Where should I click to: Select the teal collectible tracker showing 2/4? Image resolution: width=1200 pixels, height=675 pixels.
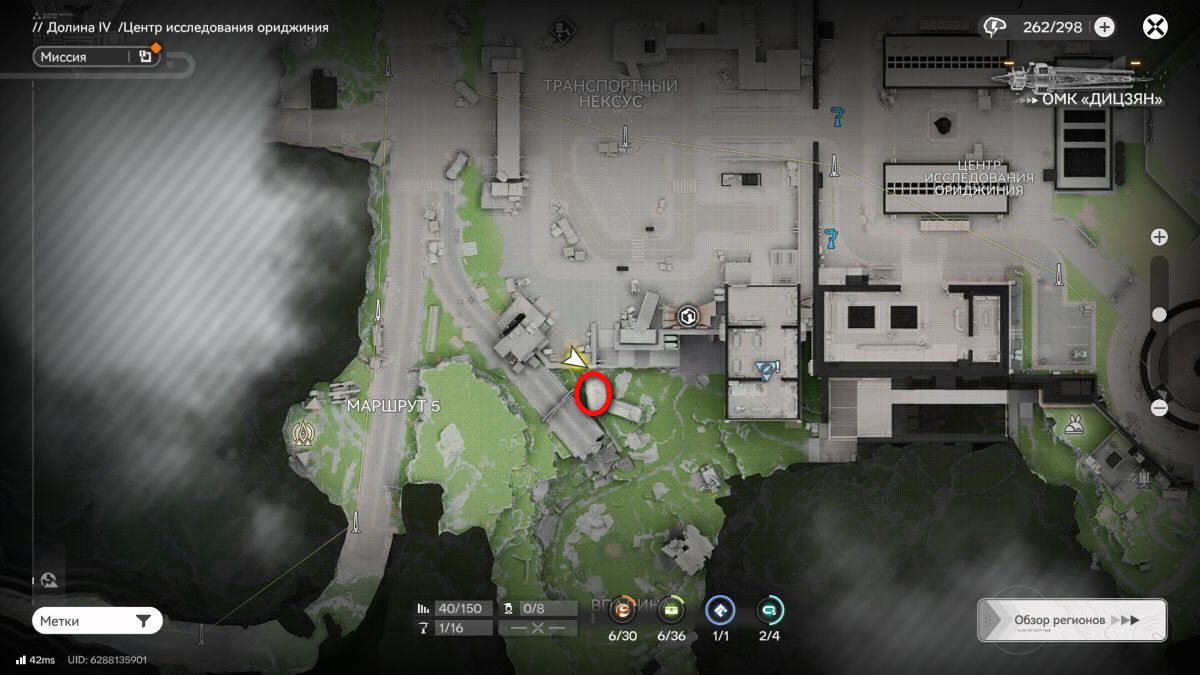[x=769, y=609]
